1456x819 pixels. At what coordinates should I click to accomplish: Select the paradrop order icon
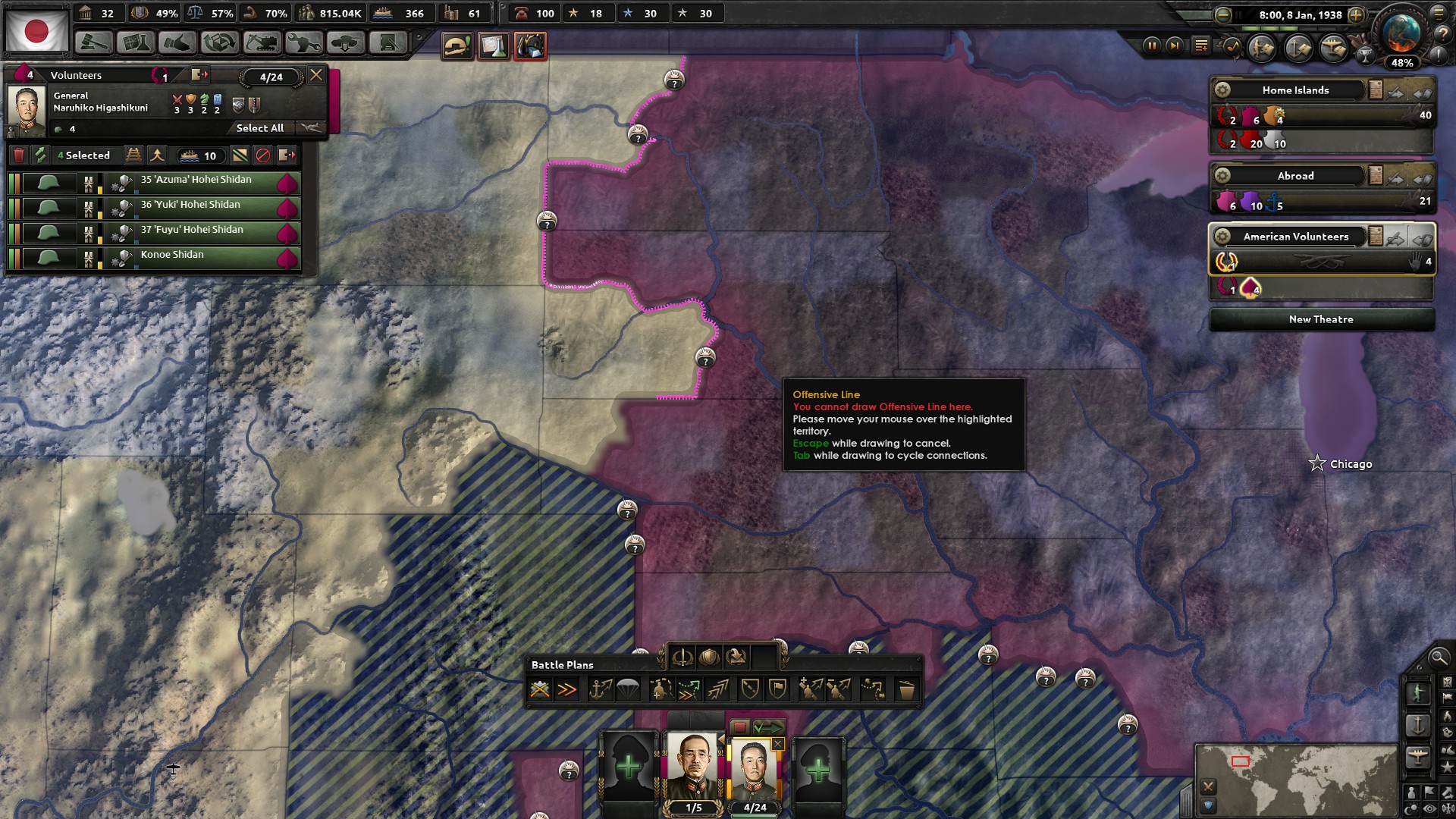point(626,689)
